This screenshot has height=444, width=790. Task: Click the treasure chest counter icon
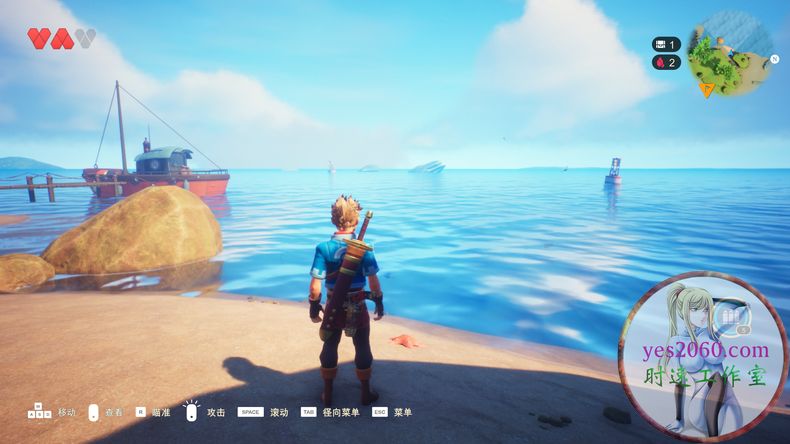(659, 44)
